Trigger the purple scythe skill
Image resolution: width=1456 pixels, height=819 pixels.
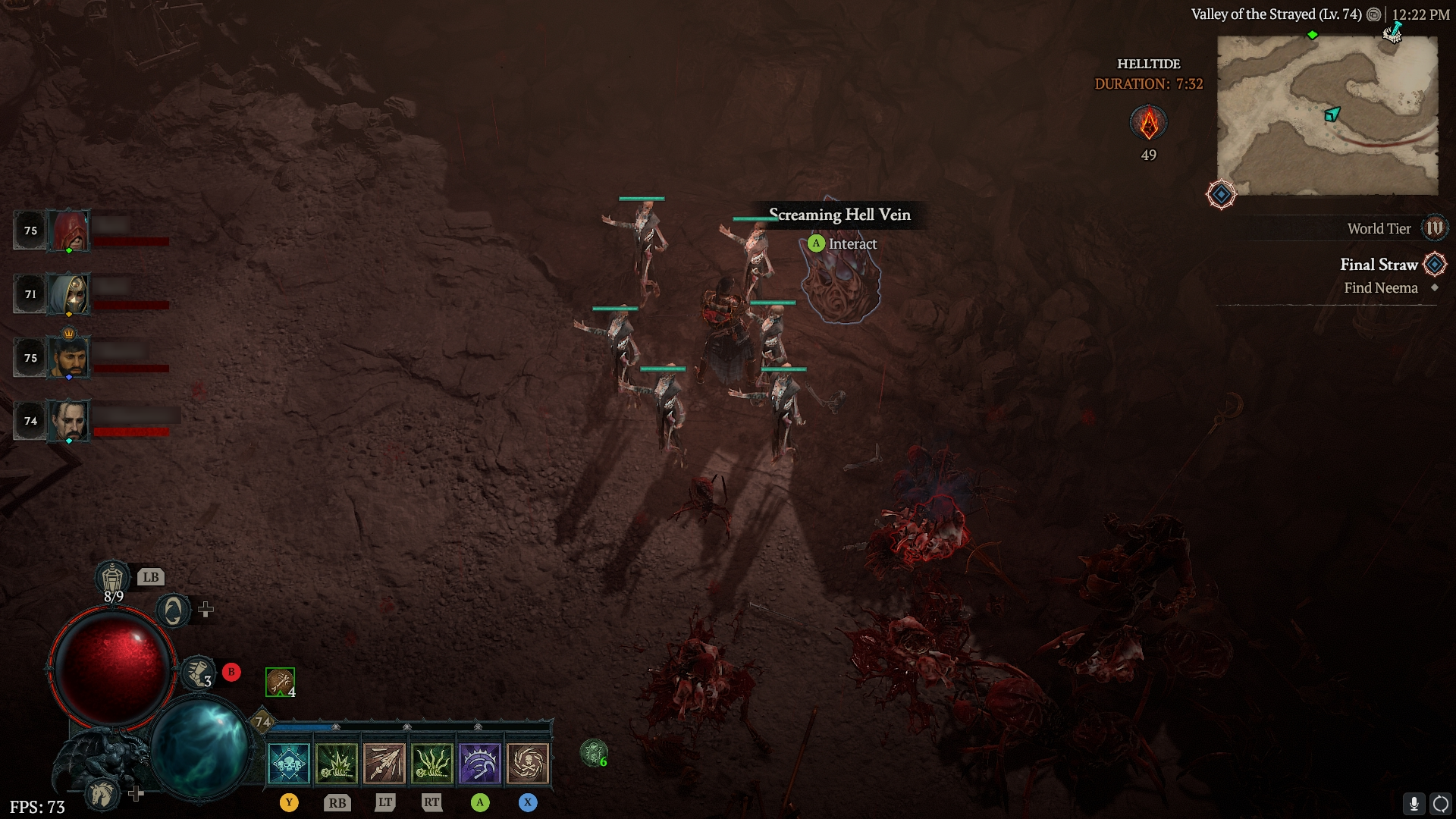pos(480,763)
